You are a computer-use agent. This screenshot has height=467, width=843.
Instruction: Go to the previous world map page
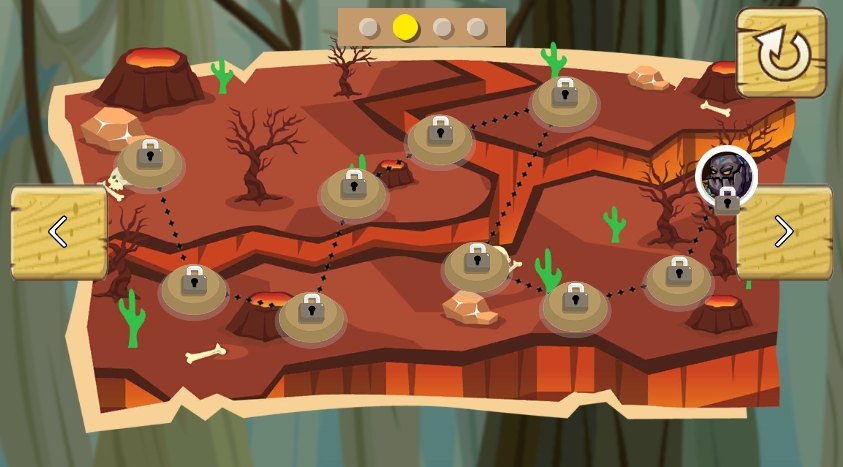[x=58, y=231]
